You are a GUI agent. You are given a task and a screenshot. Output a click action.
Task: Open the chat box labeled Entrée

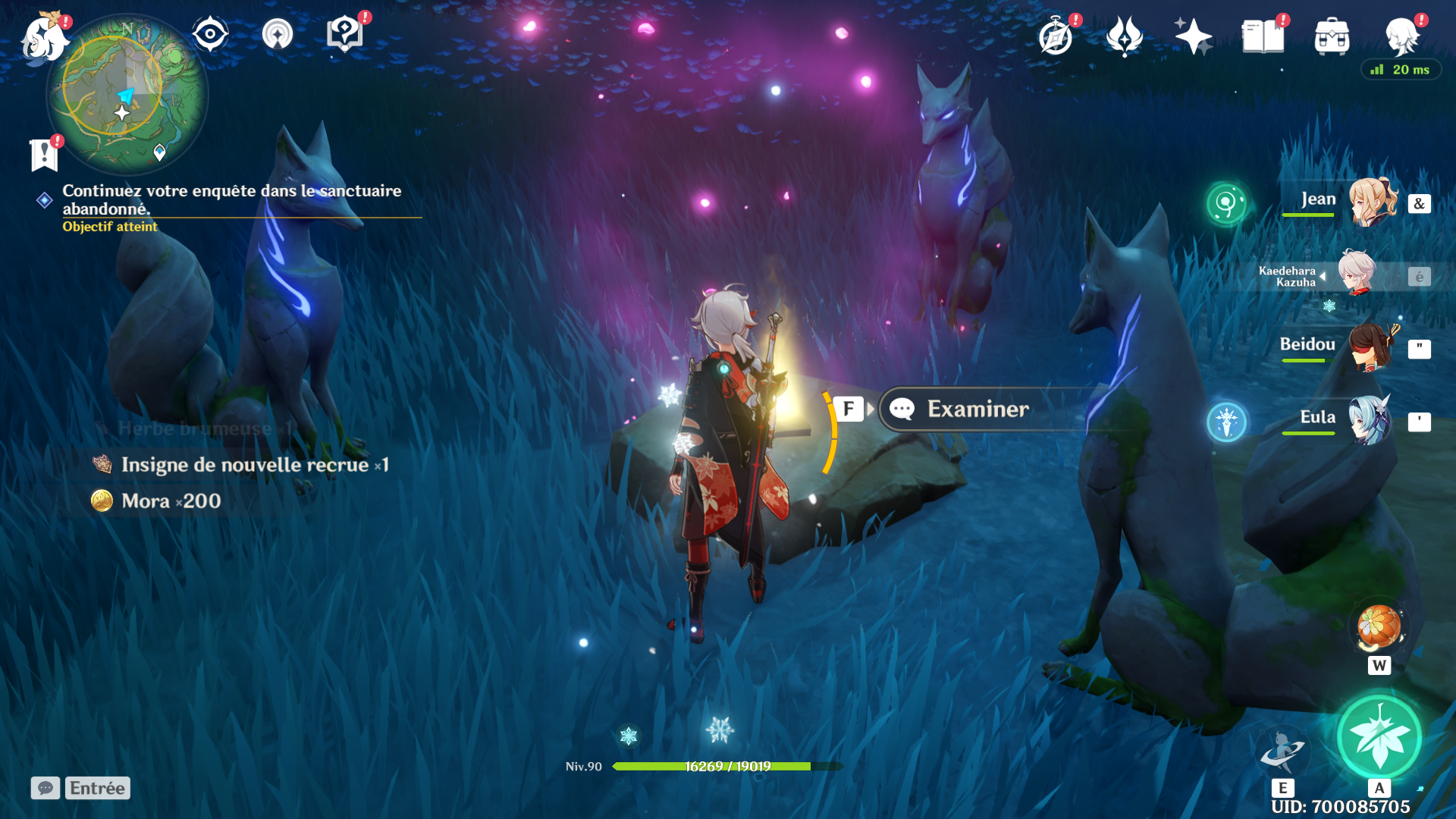click(x=81, y=788)
